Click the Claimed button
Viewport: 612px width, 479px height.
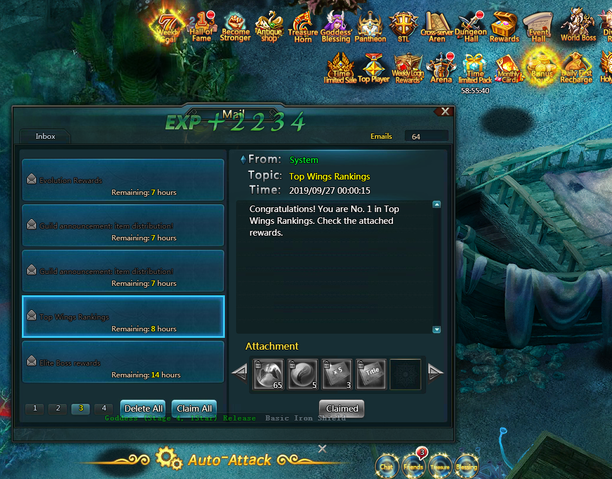coord(341,409)
